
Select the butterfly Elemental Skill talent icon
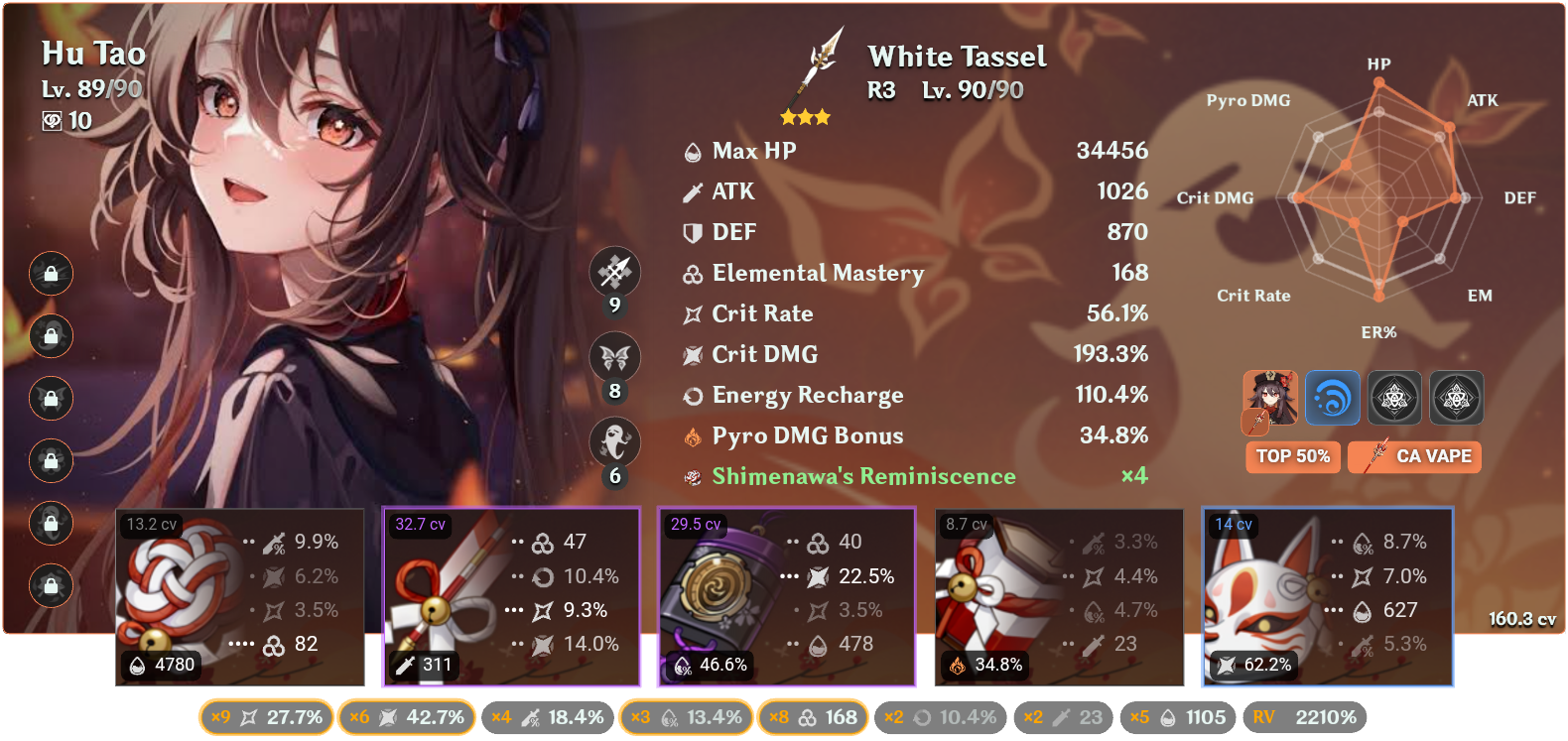615,357
